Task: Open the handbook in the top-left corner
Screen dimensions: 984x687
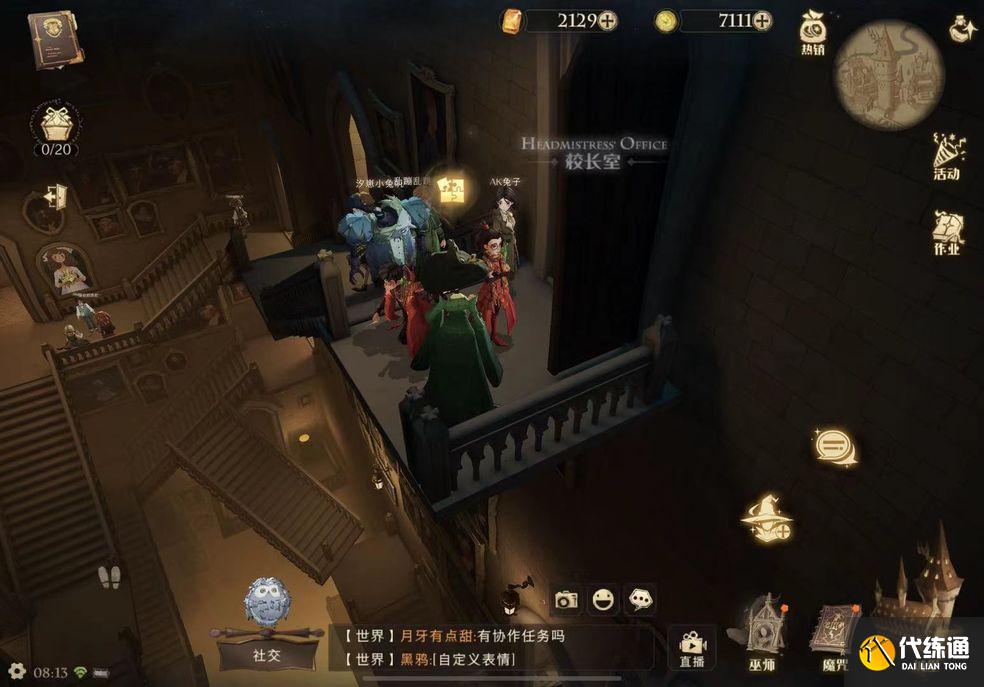Action: (55, 40)
